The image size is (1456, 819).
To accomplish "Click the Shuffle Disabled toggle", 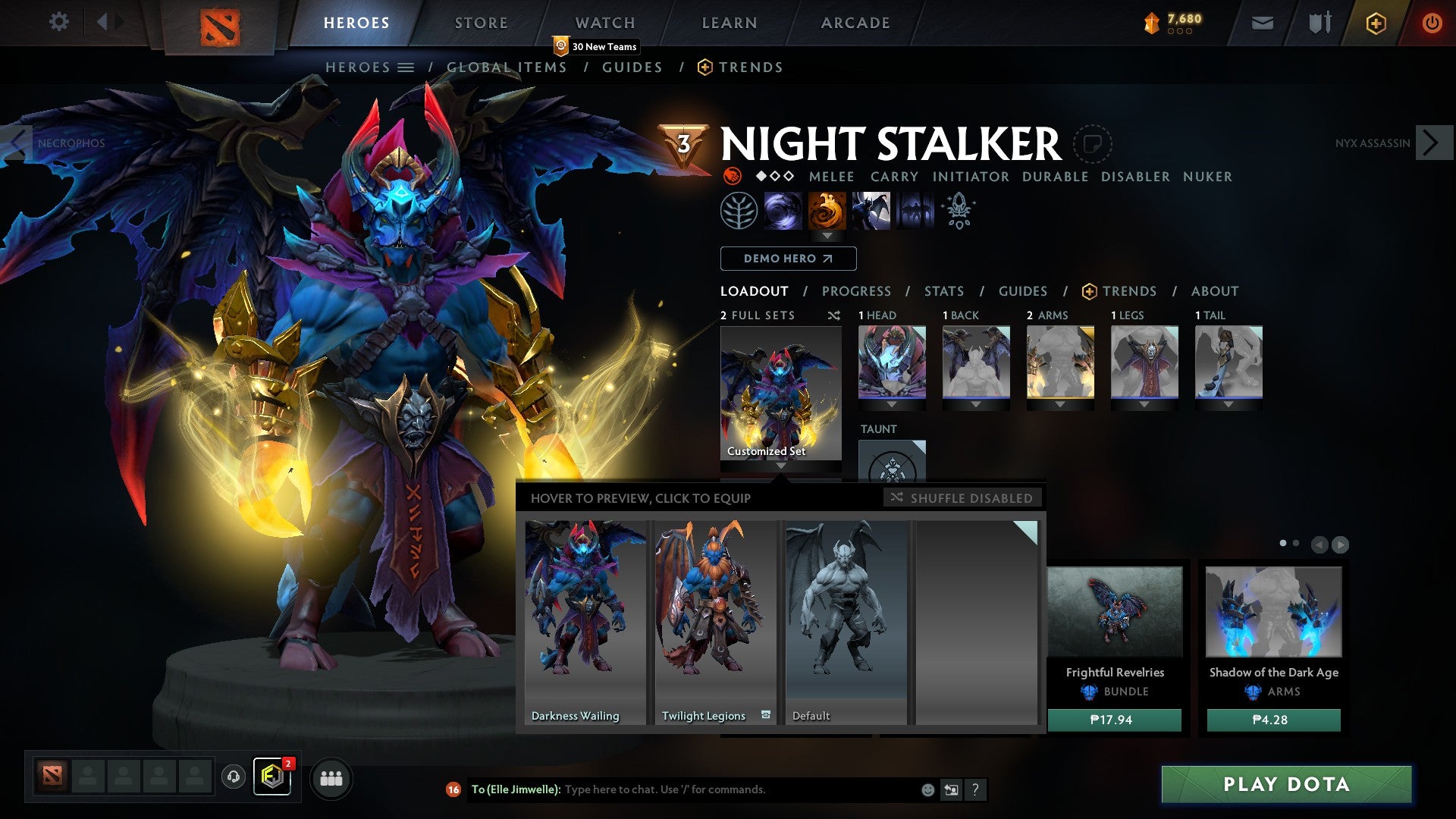I will [963, 497].
